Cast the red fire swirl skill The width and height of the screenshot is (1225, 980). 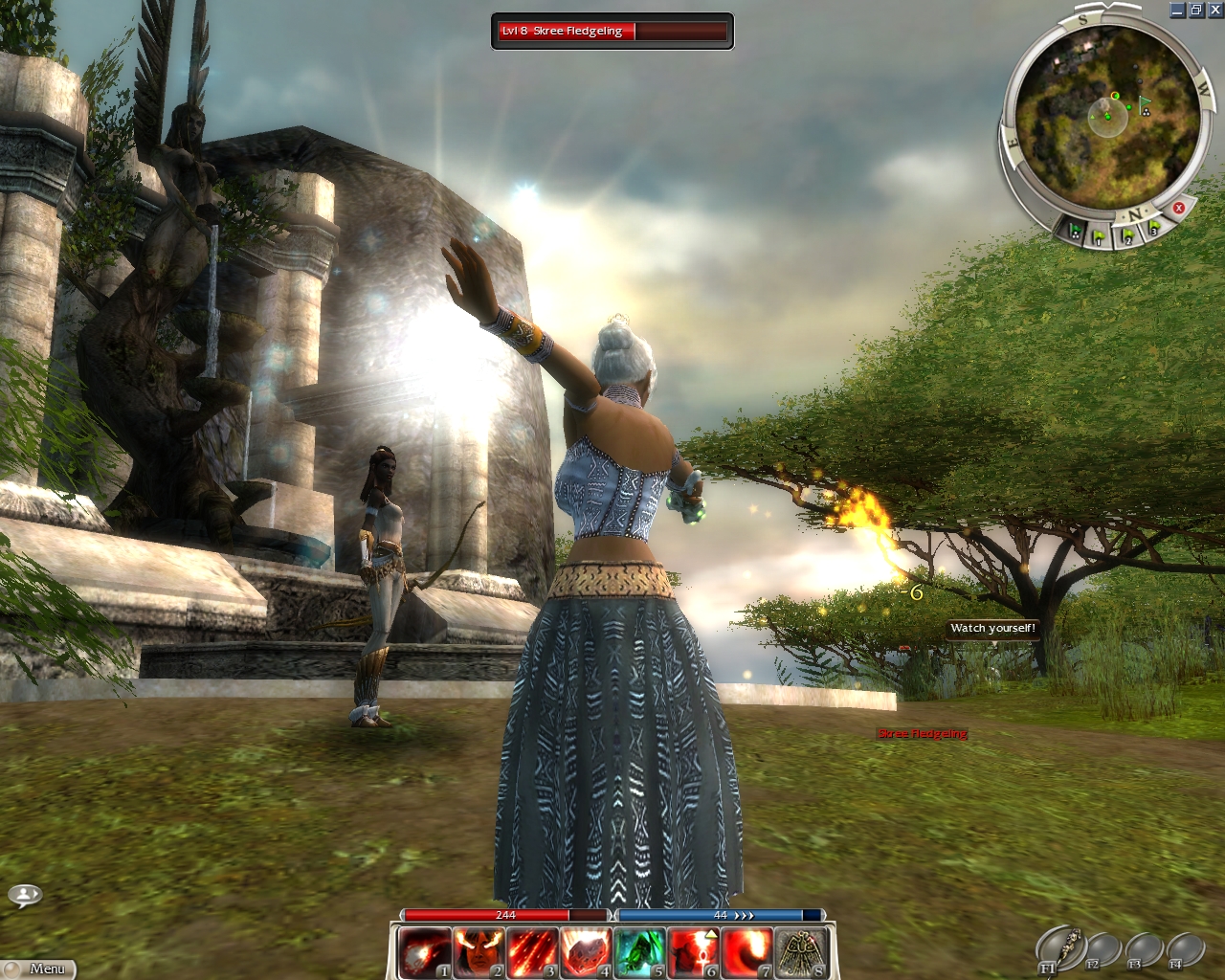pyautogui.click(x=746, y=952)
